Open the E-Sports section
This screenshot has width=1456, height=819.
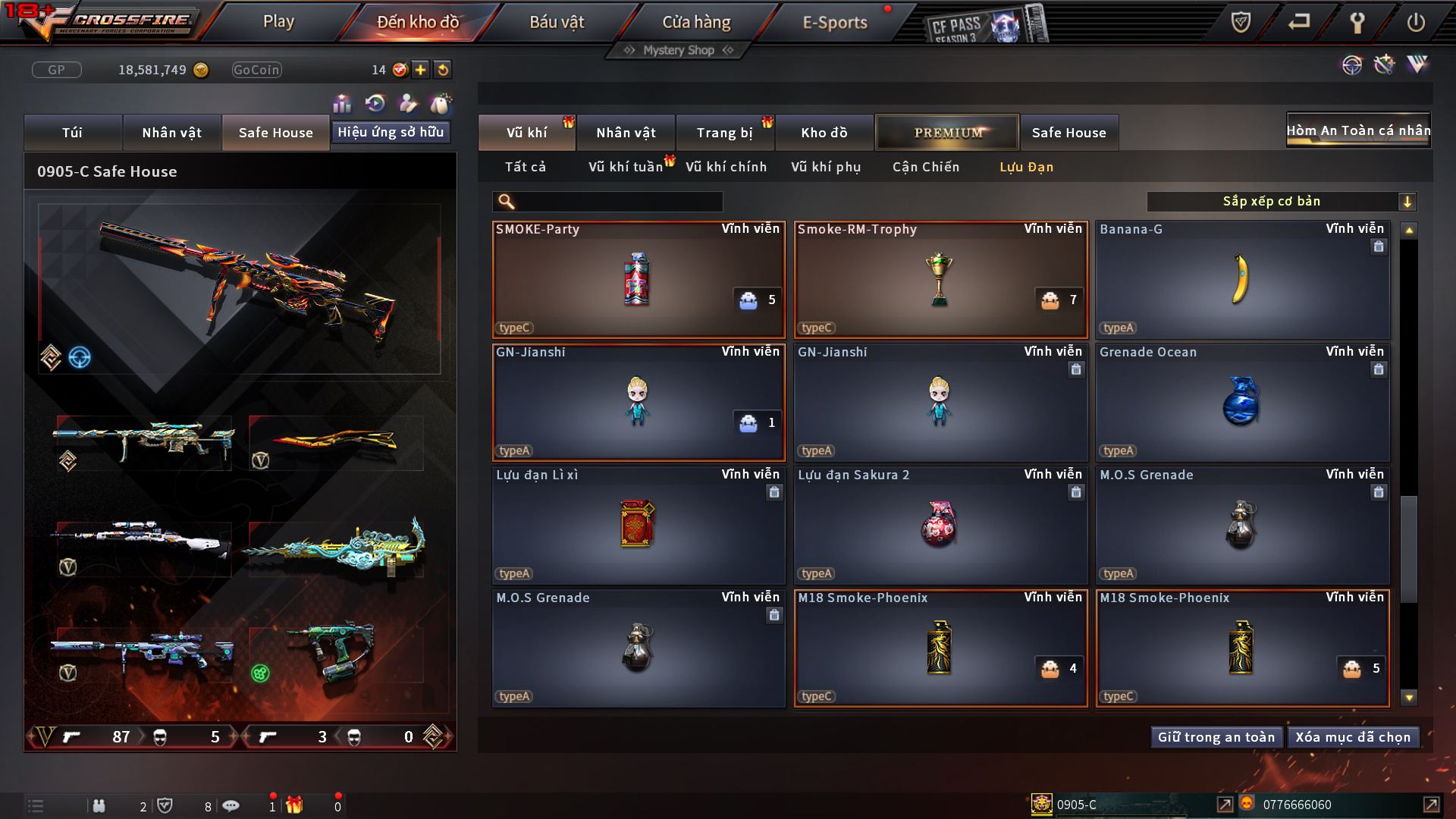[x=834, y=23]
